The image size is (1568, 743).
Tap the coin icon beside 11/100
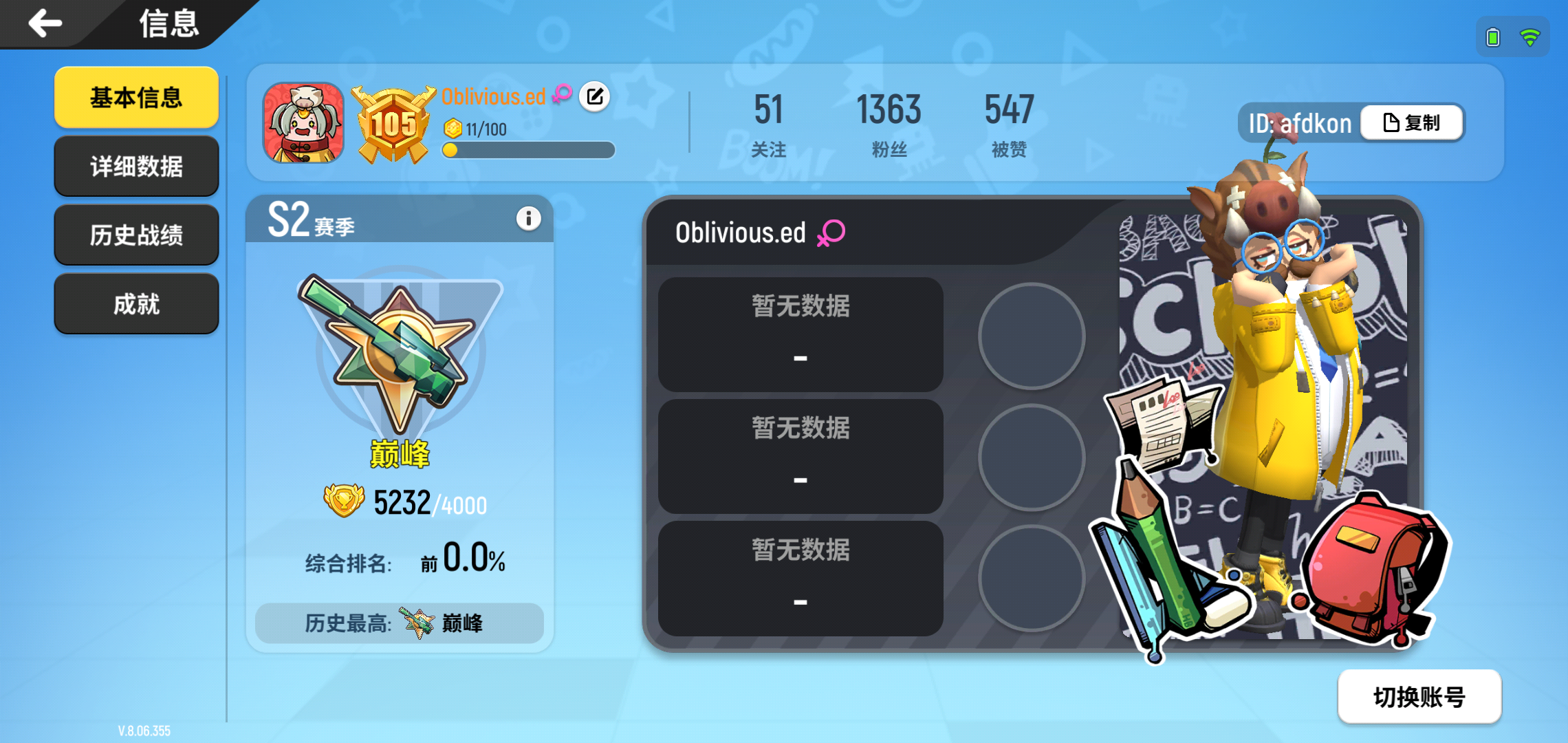click(452, 127)
